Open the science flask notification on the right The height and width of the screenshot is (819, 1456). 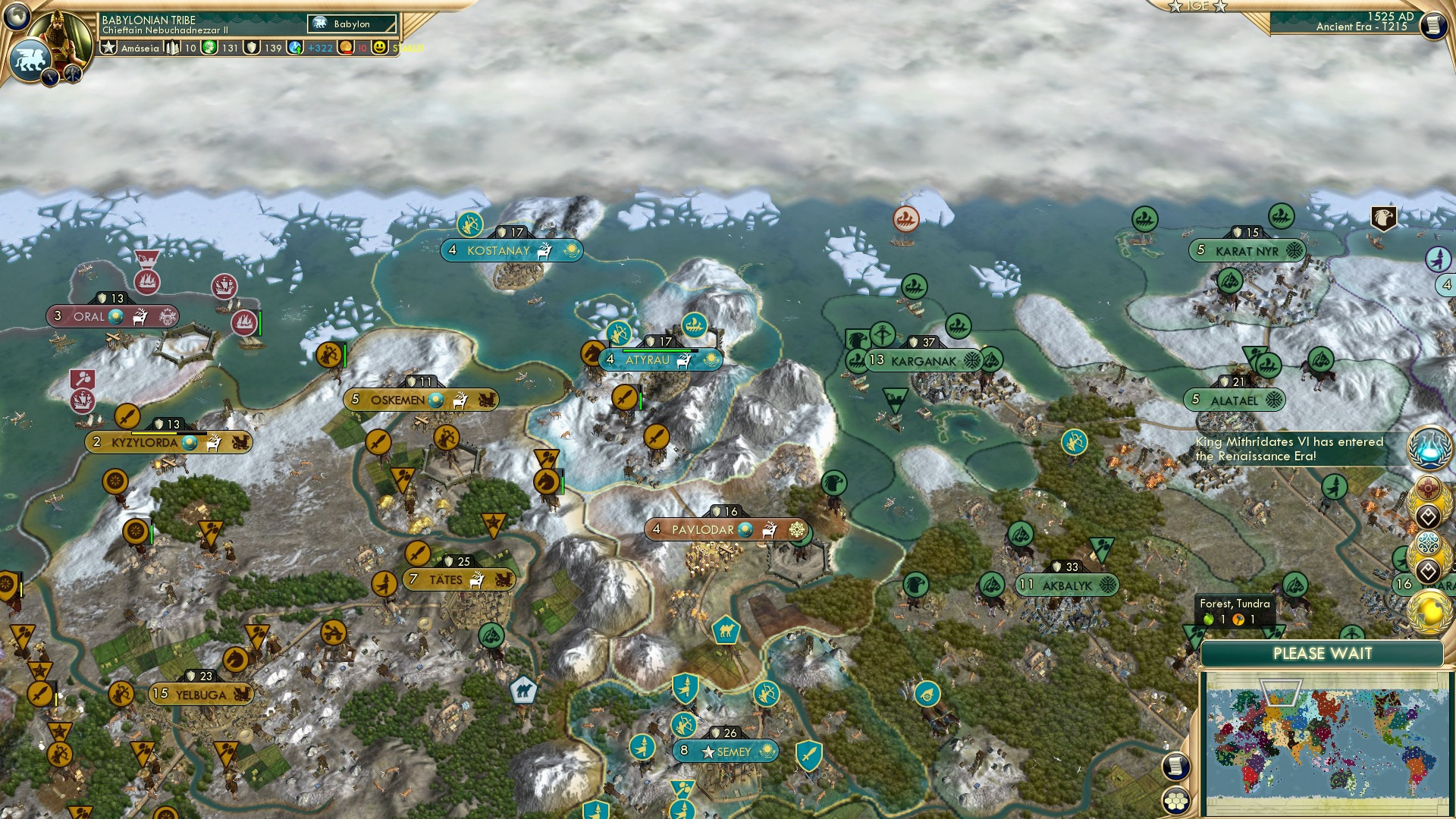click(1429, 449)
